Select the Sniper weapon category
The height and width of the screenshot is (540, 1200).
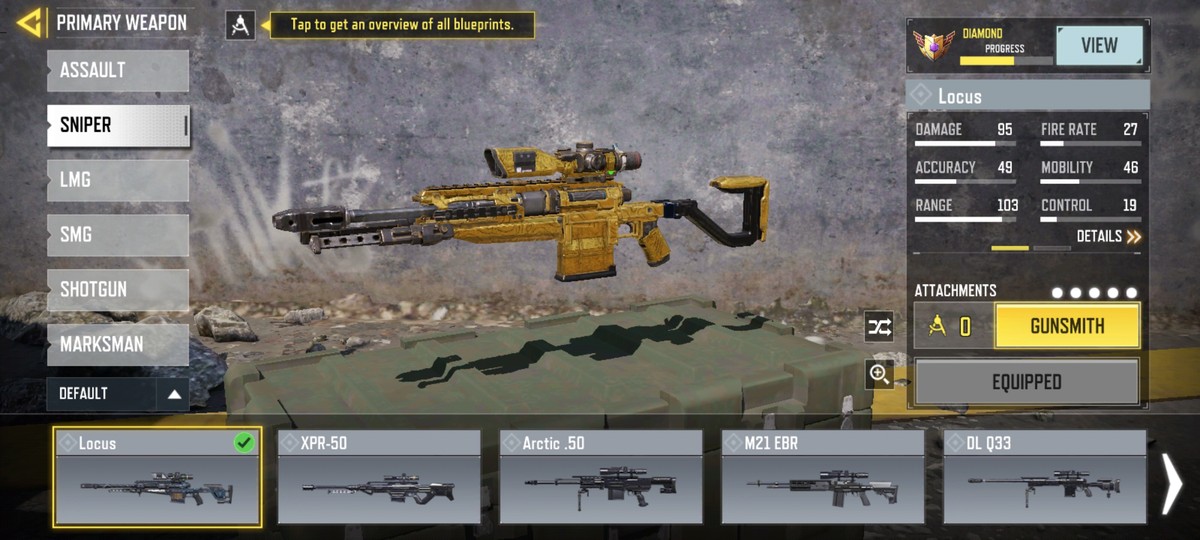point(117,126)
